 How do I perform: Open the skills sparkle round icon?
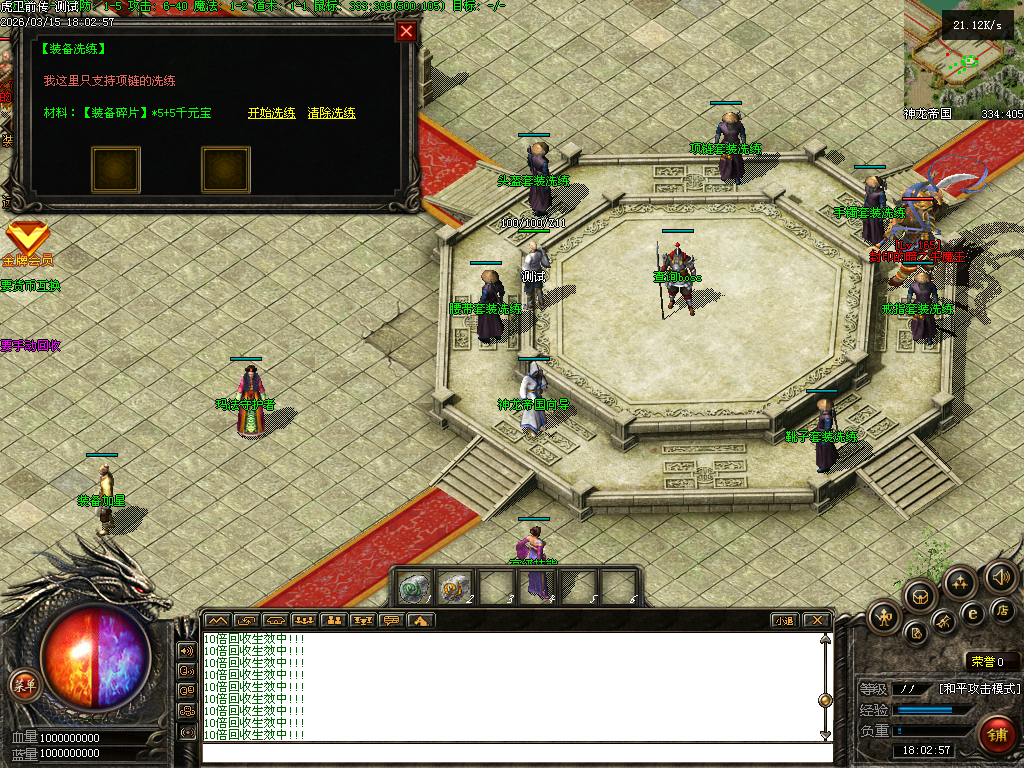tap(960, 582)
